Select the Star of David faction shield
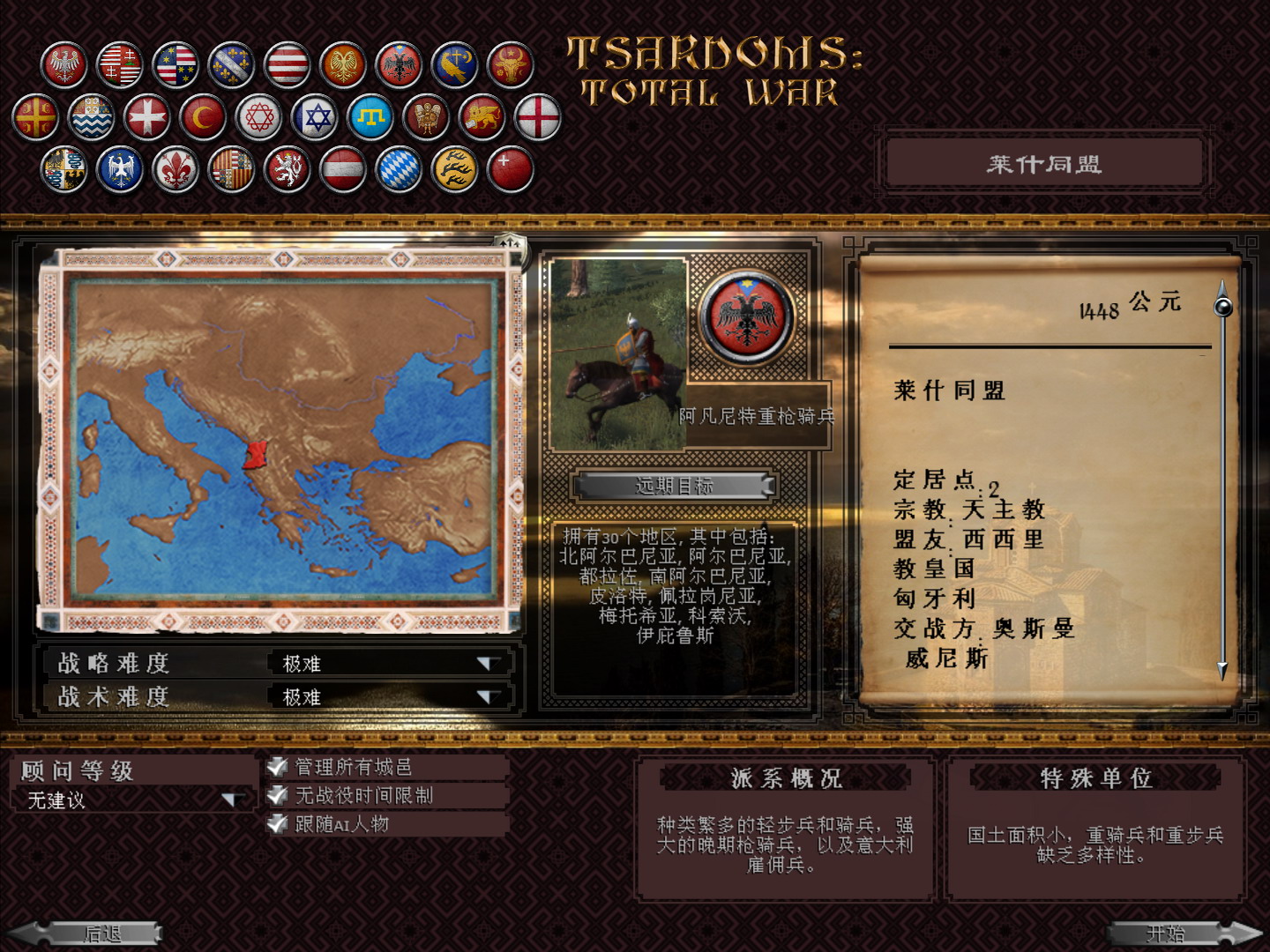Viewport: 1270px width, 952px height. 316,115
